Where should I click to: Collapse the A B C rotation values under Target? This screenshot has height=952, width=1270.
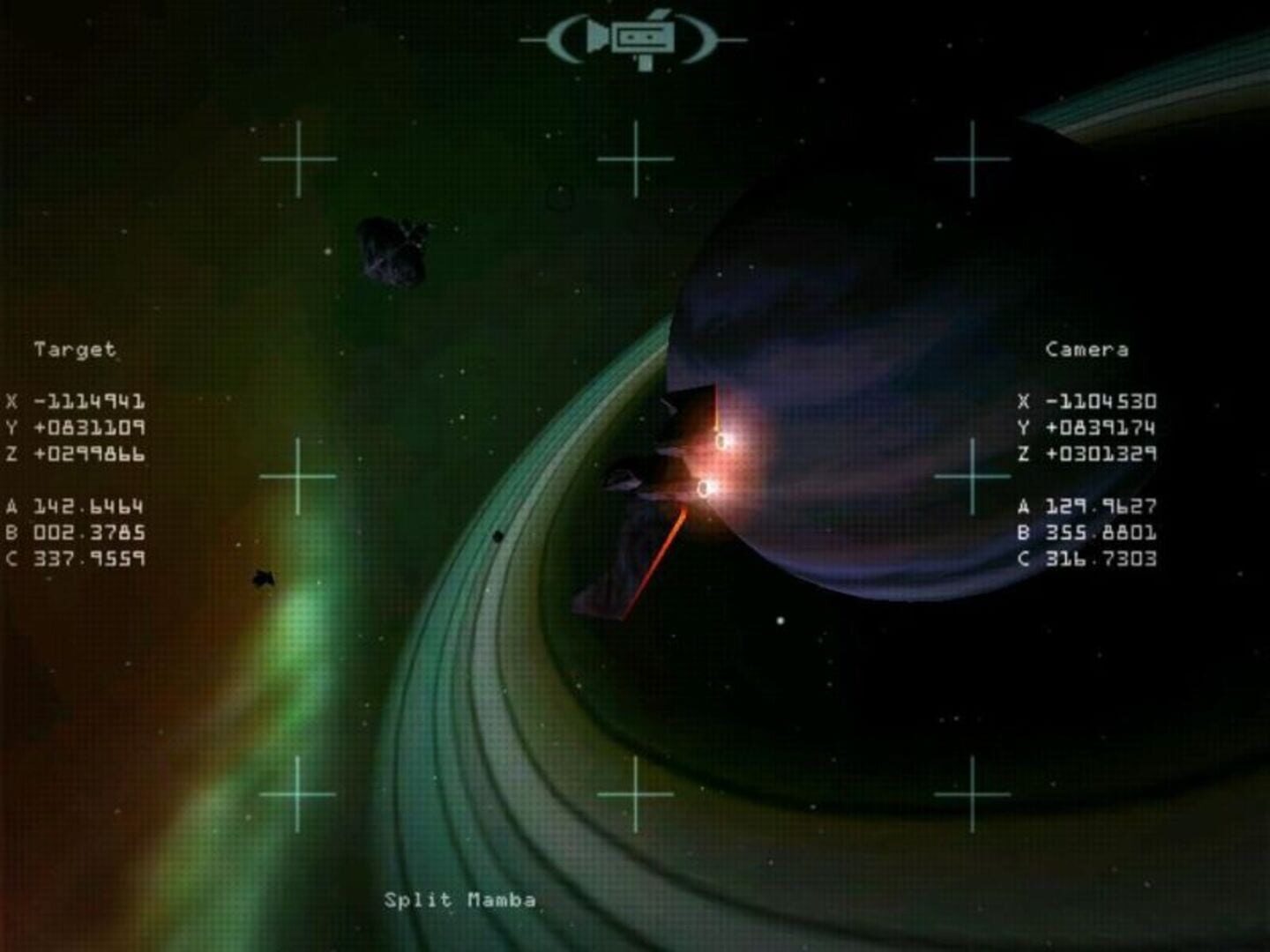pyautogui.click(x=79, y=532)
